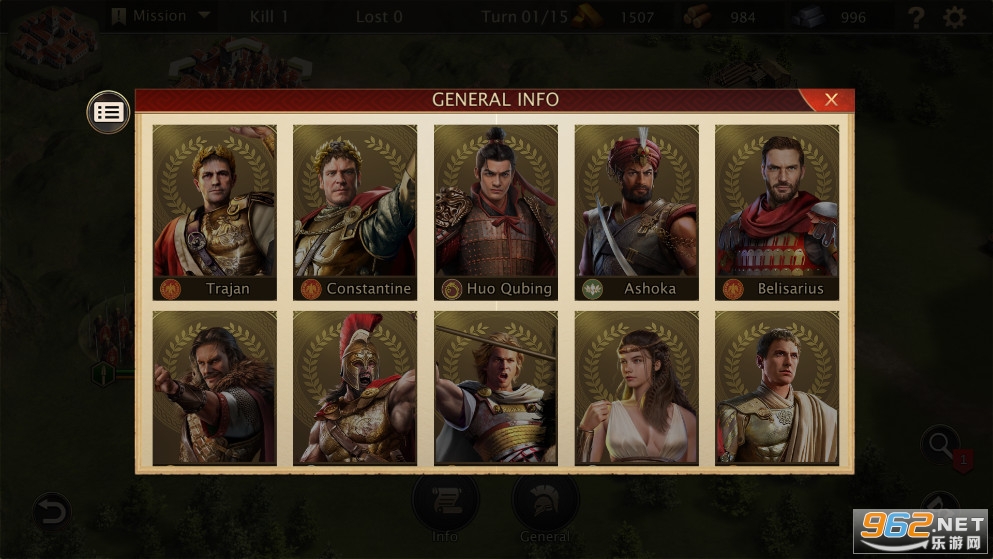
Task: Open the help question mark
Action: coord(915,17)
